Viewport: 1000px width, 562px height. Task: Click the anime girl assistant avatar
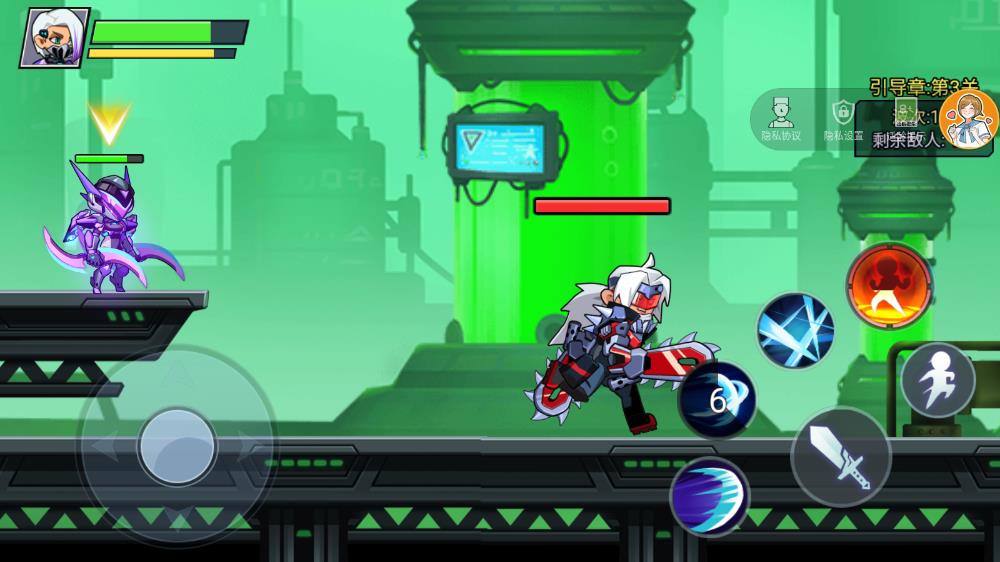pos(968,120)
